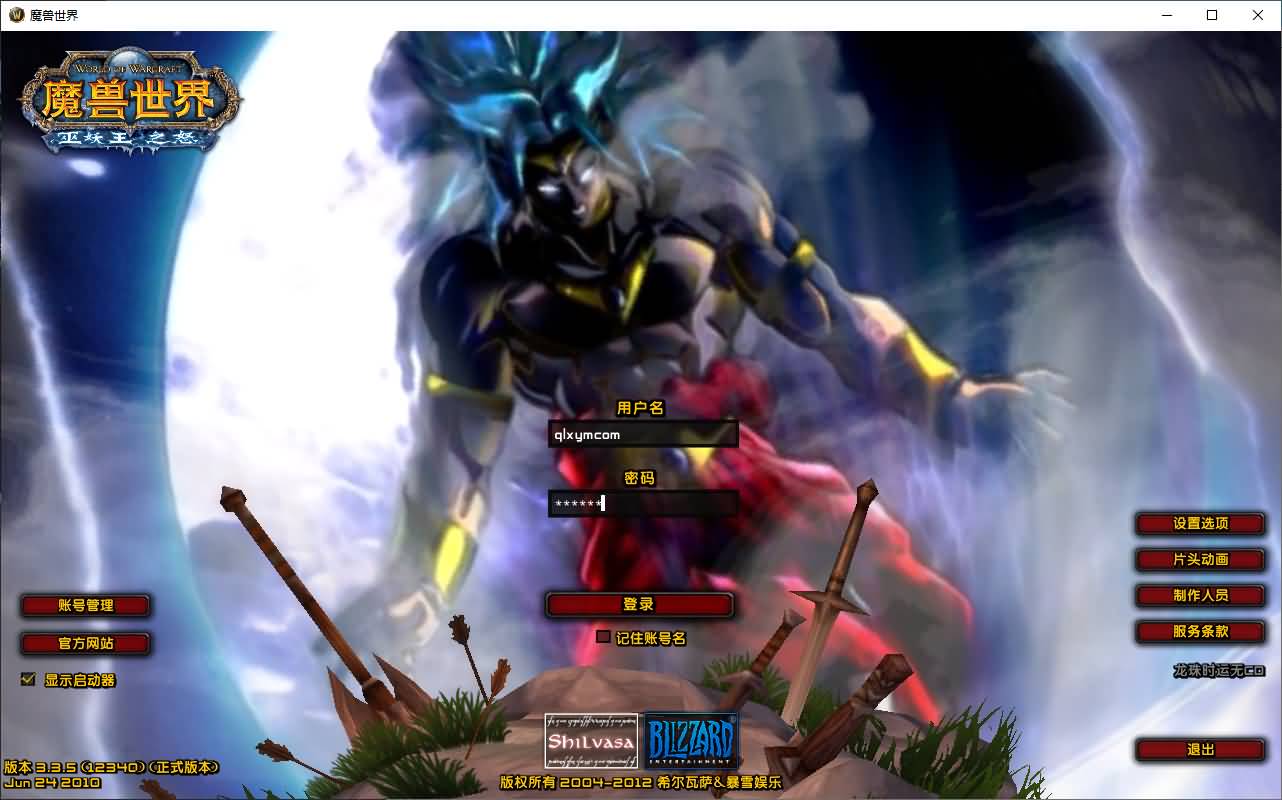
Task: Click the 密码 password field
Action: pos(644,504)
